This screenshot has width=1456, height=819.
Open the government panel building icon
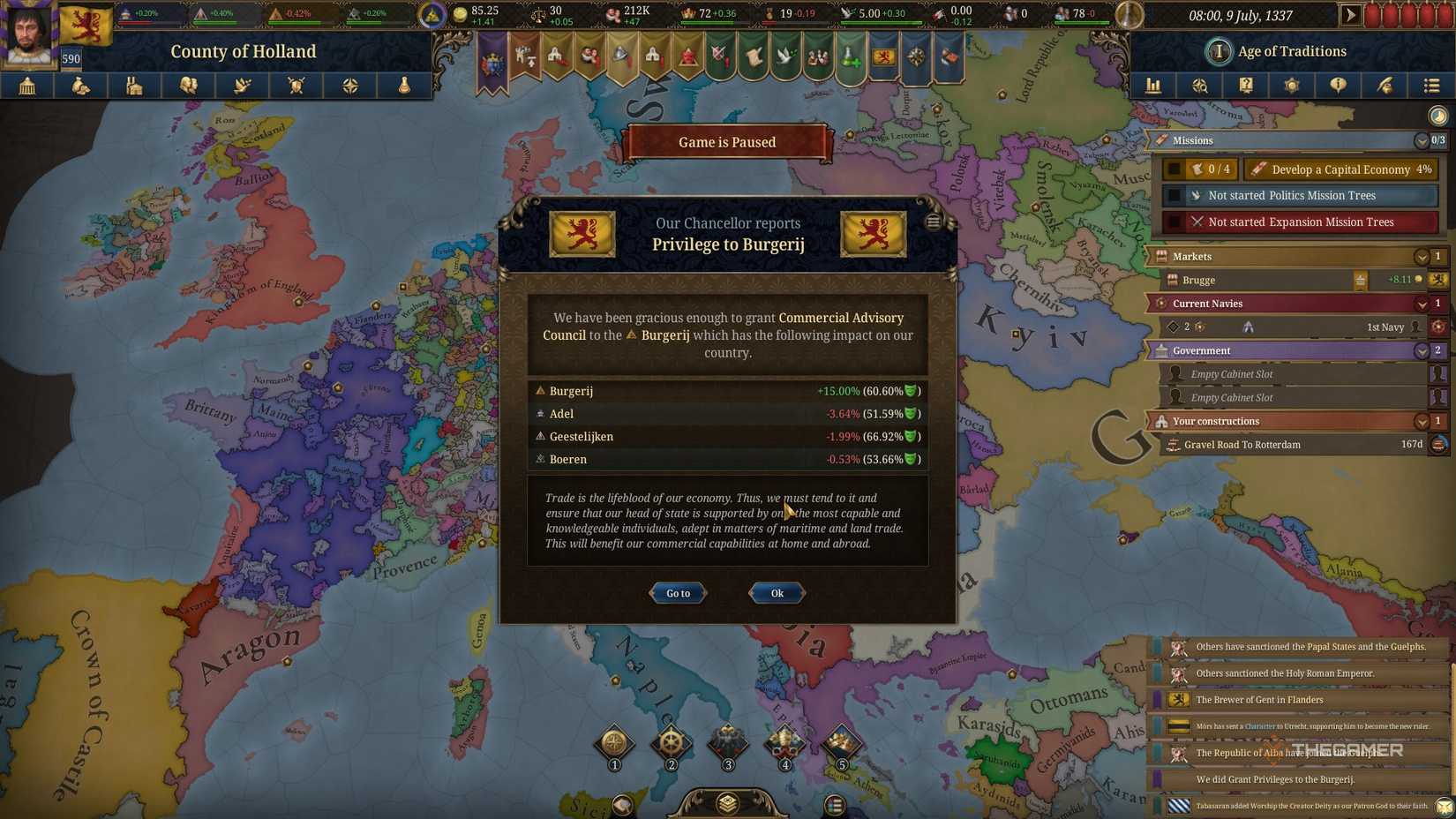coord(27,86)
